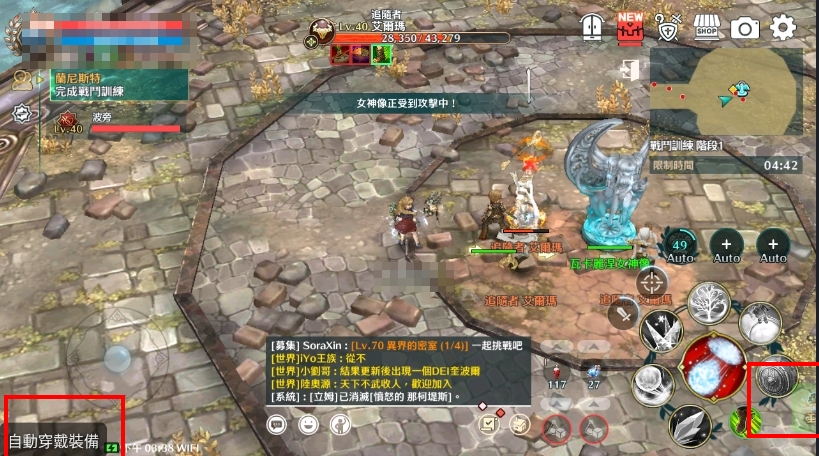
Task: Open the minimap
Action: 725,93
